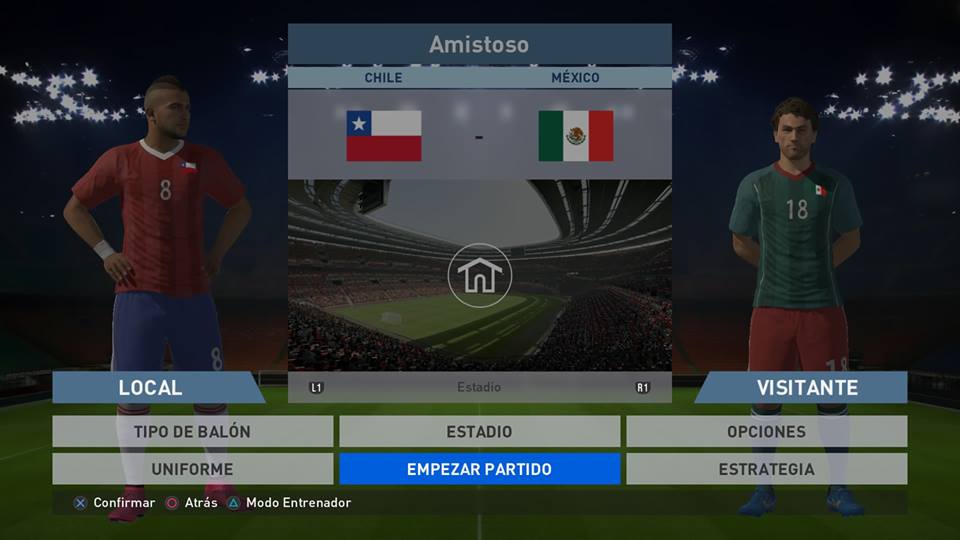This screenshot has width=960, height=540.
Task: Choose the Uniforme menu button
Action: click(x=192, y=469)
